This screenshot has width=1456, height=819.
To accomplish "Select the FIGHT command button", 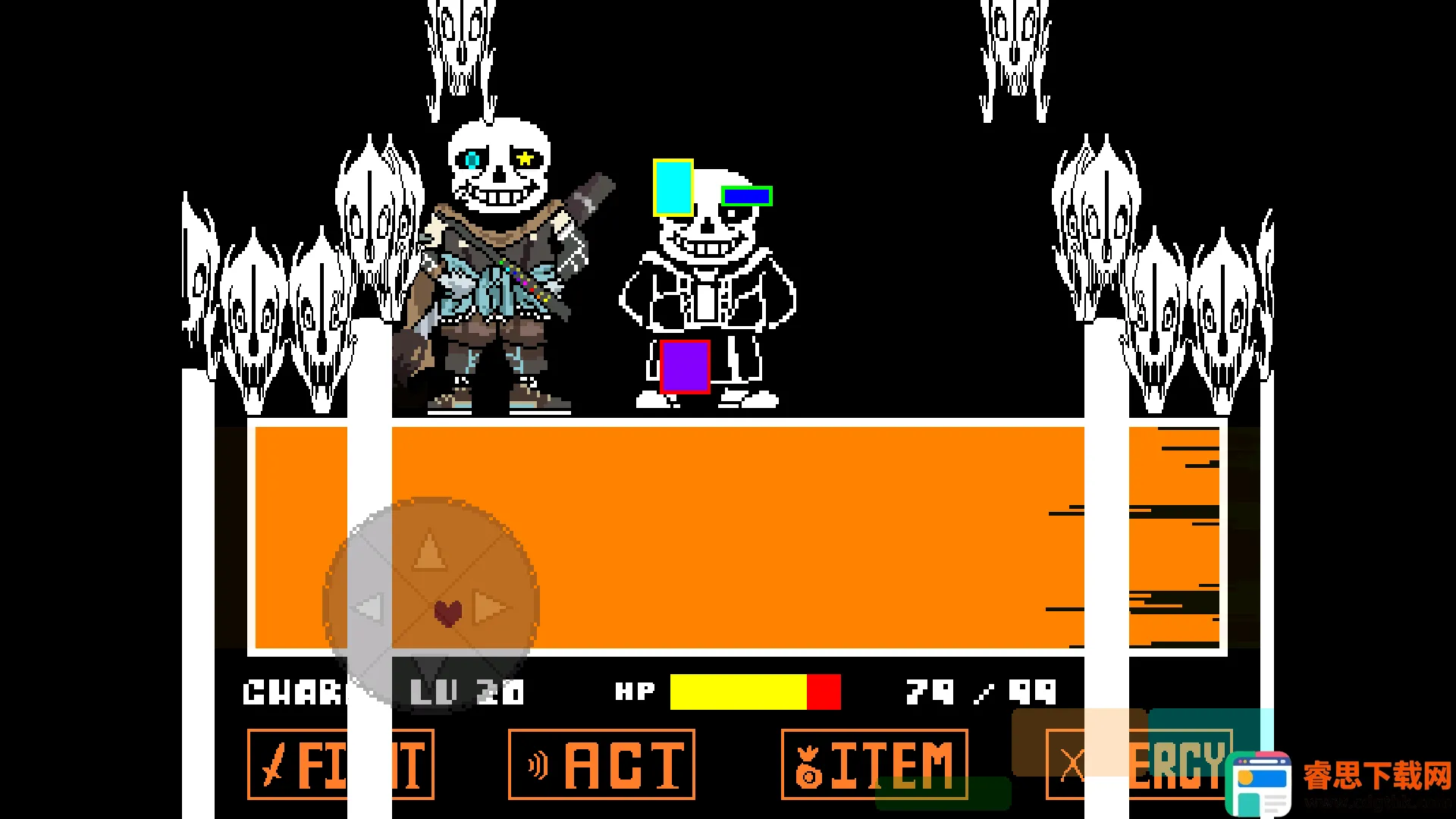I will click(x=340, y=764).
